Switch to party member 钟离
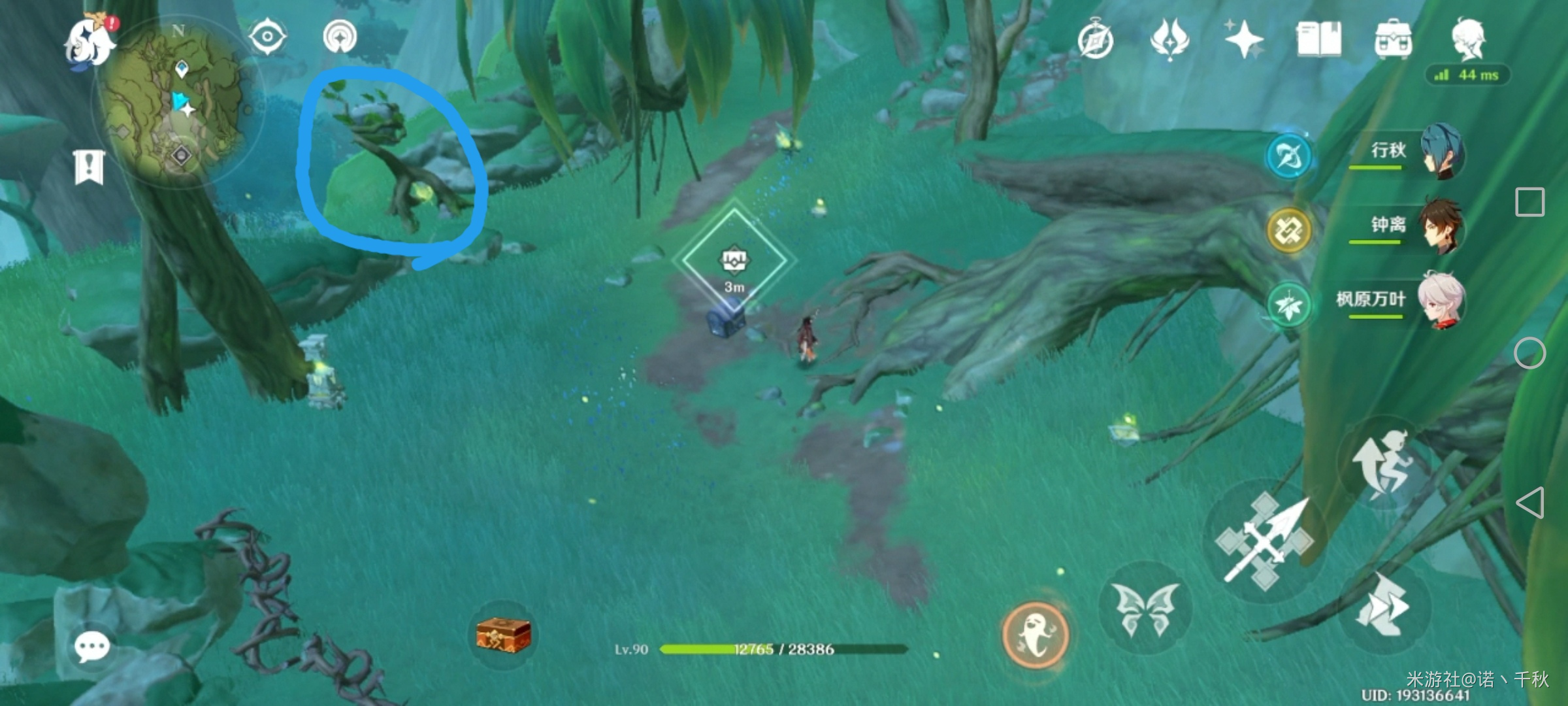This screenshot has height=706, width=1568. pyautogui.click(x=1405, y=226)
